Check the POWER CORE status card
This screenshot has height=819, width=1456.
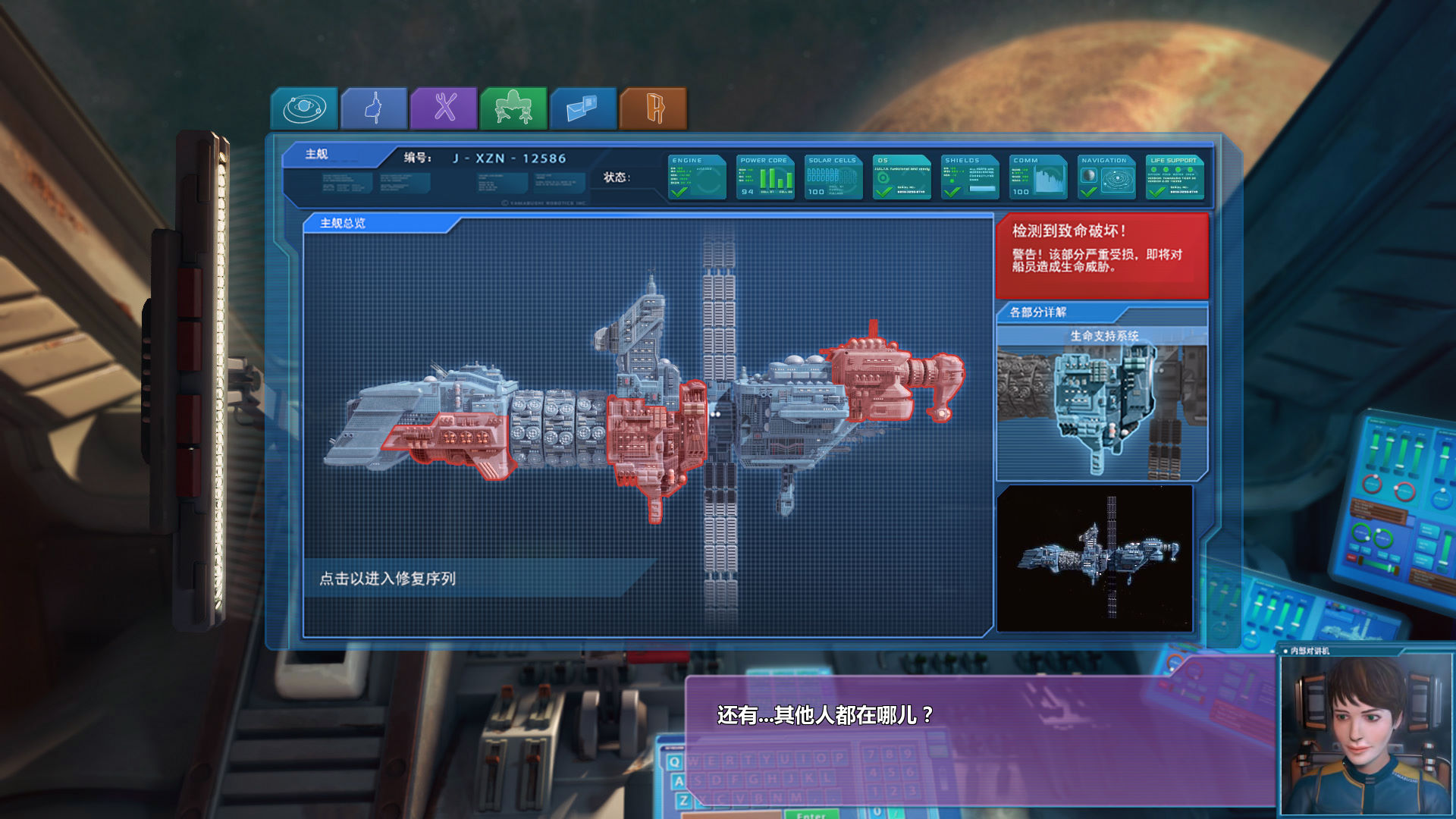pyautogui.click(x=764, y=177)
